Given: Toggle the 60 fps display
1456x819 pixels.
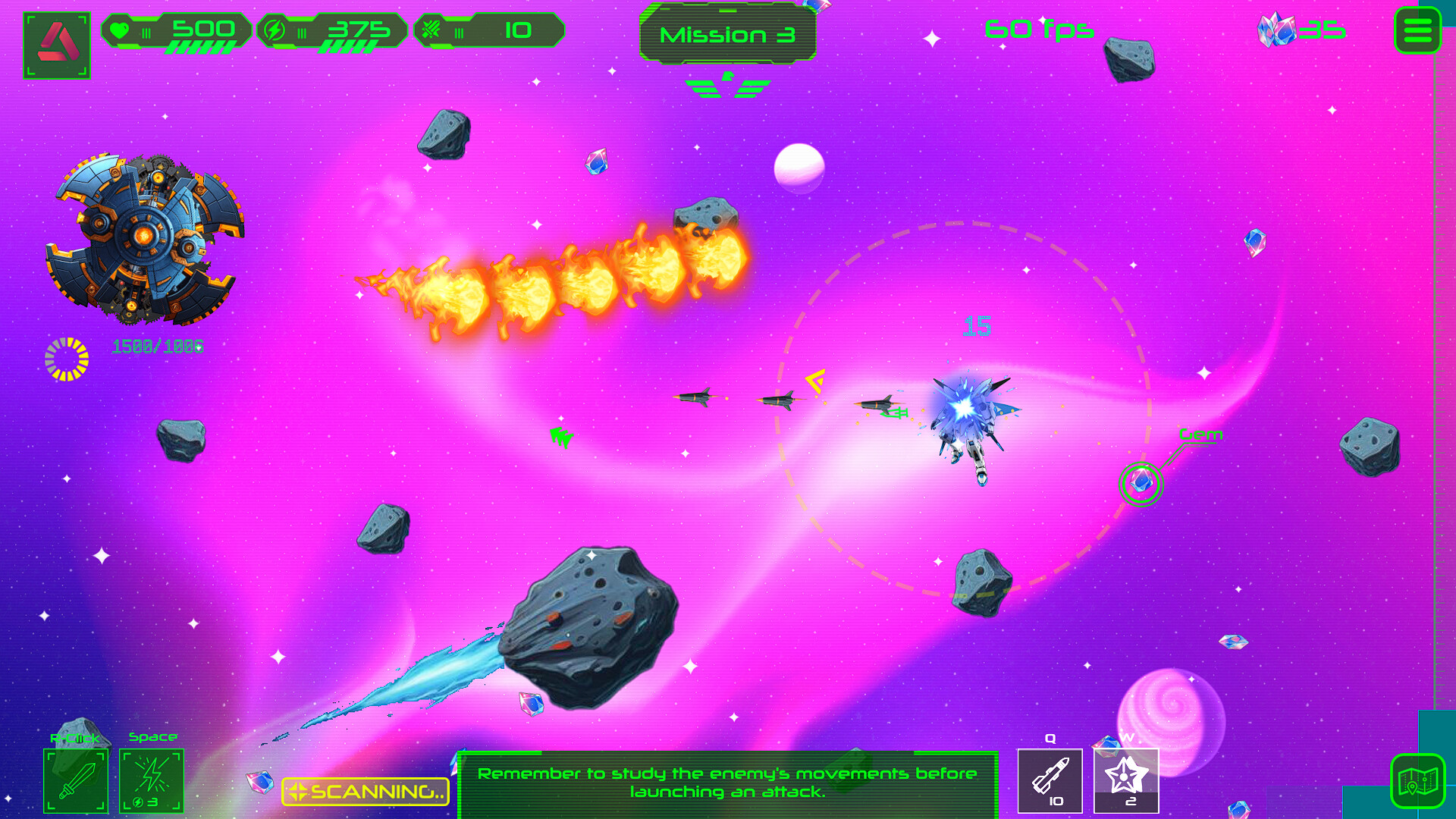Looking at the screenshot, I should [x=1039, y=29].
